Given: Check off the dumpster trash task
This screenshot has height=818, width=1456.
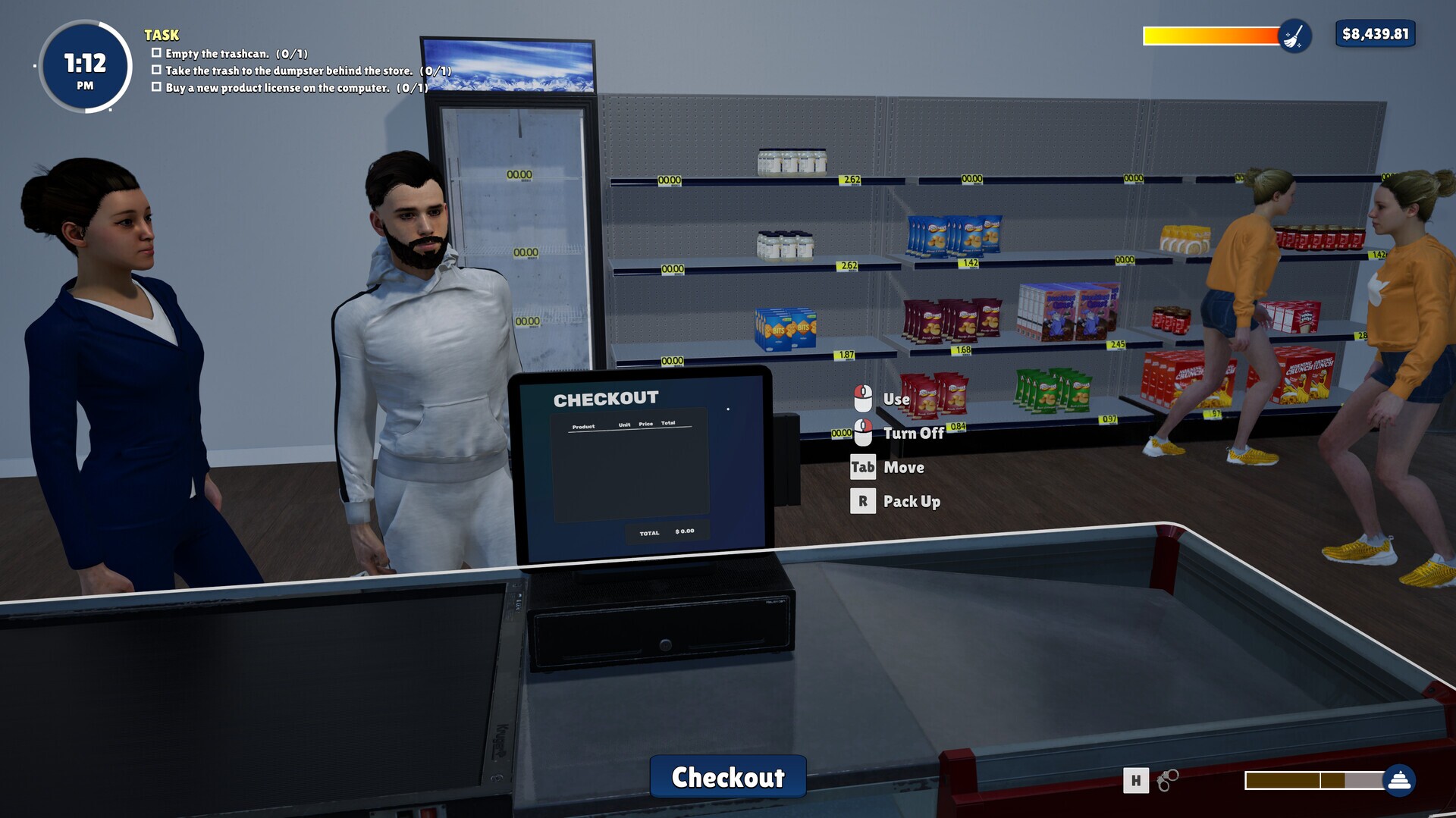Looking at the screenshot, I should tap(157, 70).
